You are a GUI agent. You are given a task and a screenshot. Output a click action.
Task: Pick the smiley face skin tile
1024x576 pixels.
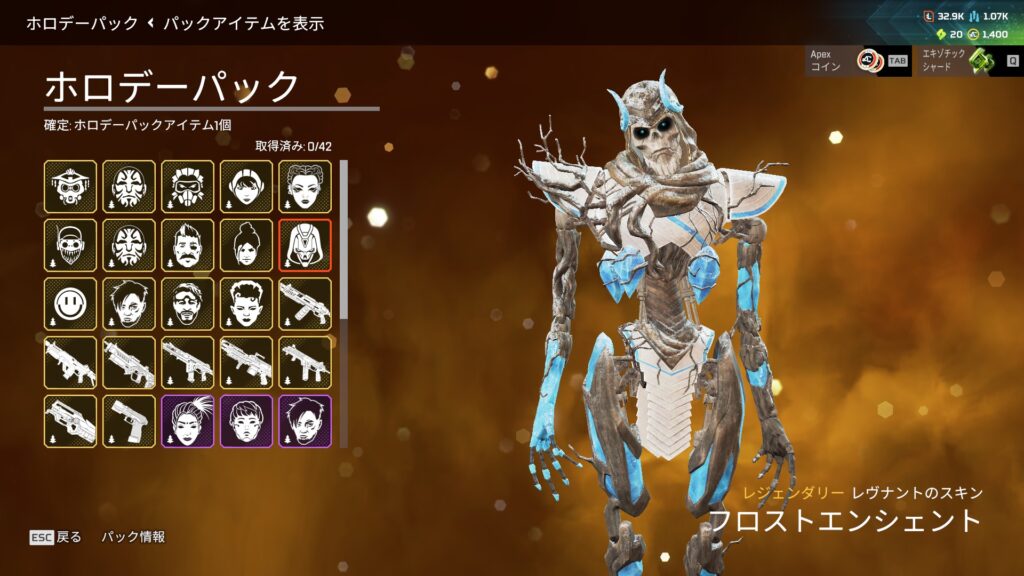tap(70, 304)
